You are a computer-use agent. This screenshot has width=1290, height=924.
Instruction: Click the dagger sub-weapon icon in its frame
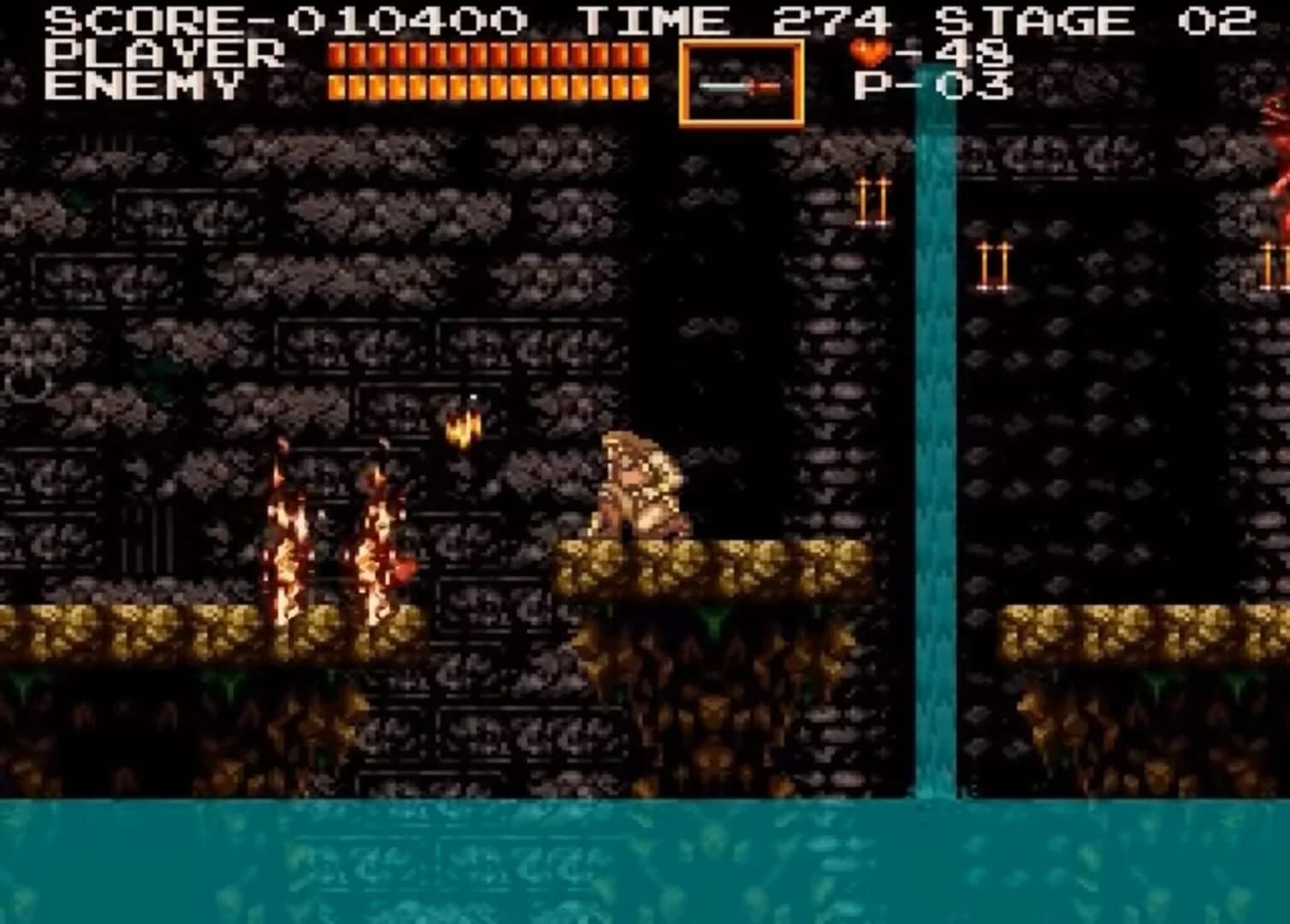click(741, 85)
